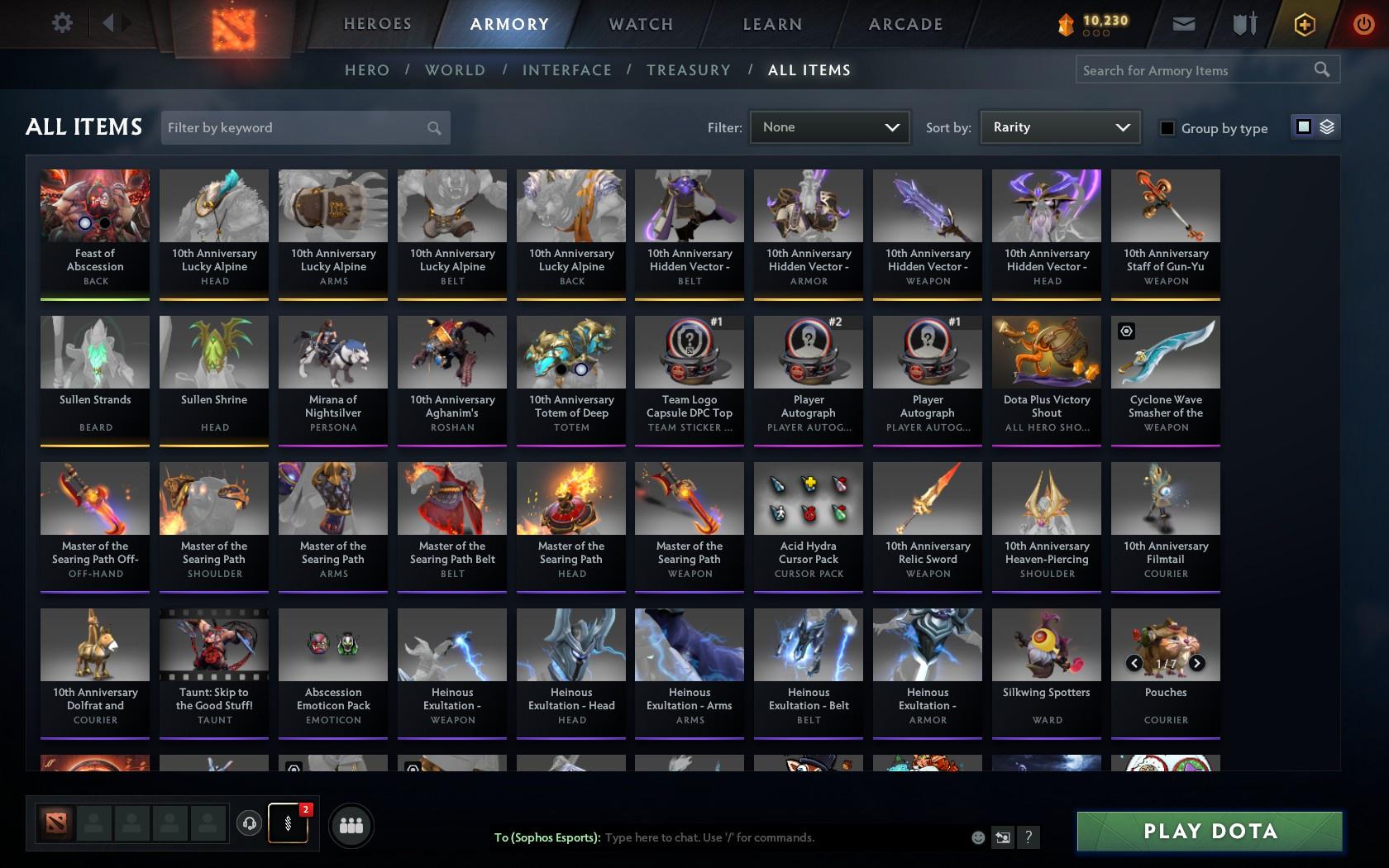1389x868 pixels.
Task: Open the TREASURY section
Action: coord(689,70)
